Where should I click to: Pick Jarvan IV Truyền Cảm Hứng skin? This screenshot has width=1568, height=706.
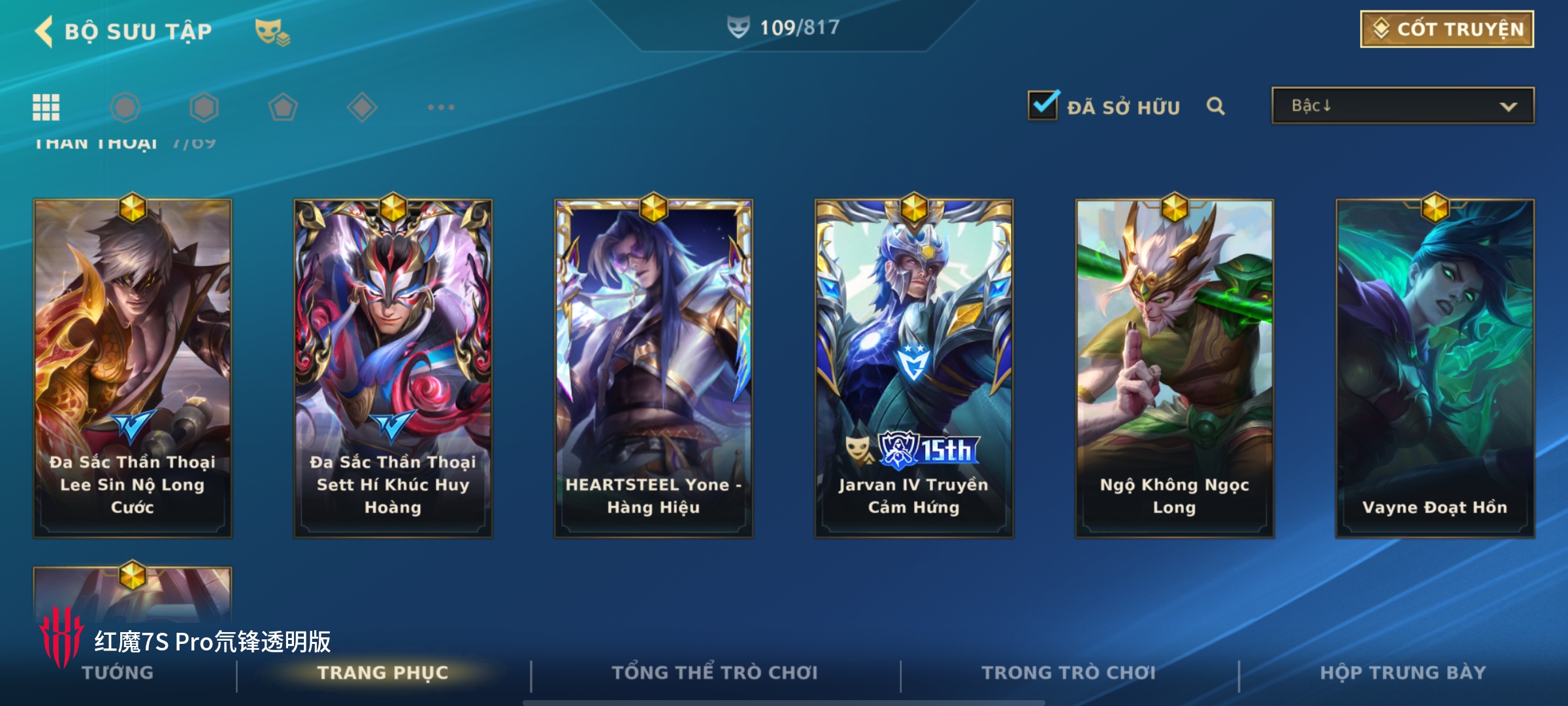point(913,368)
